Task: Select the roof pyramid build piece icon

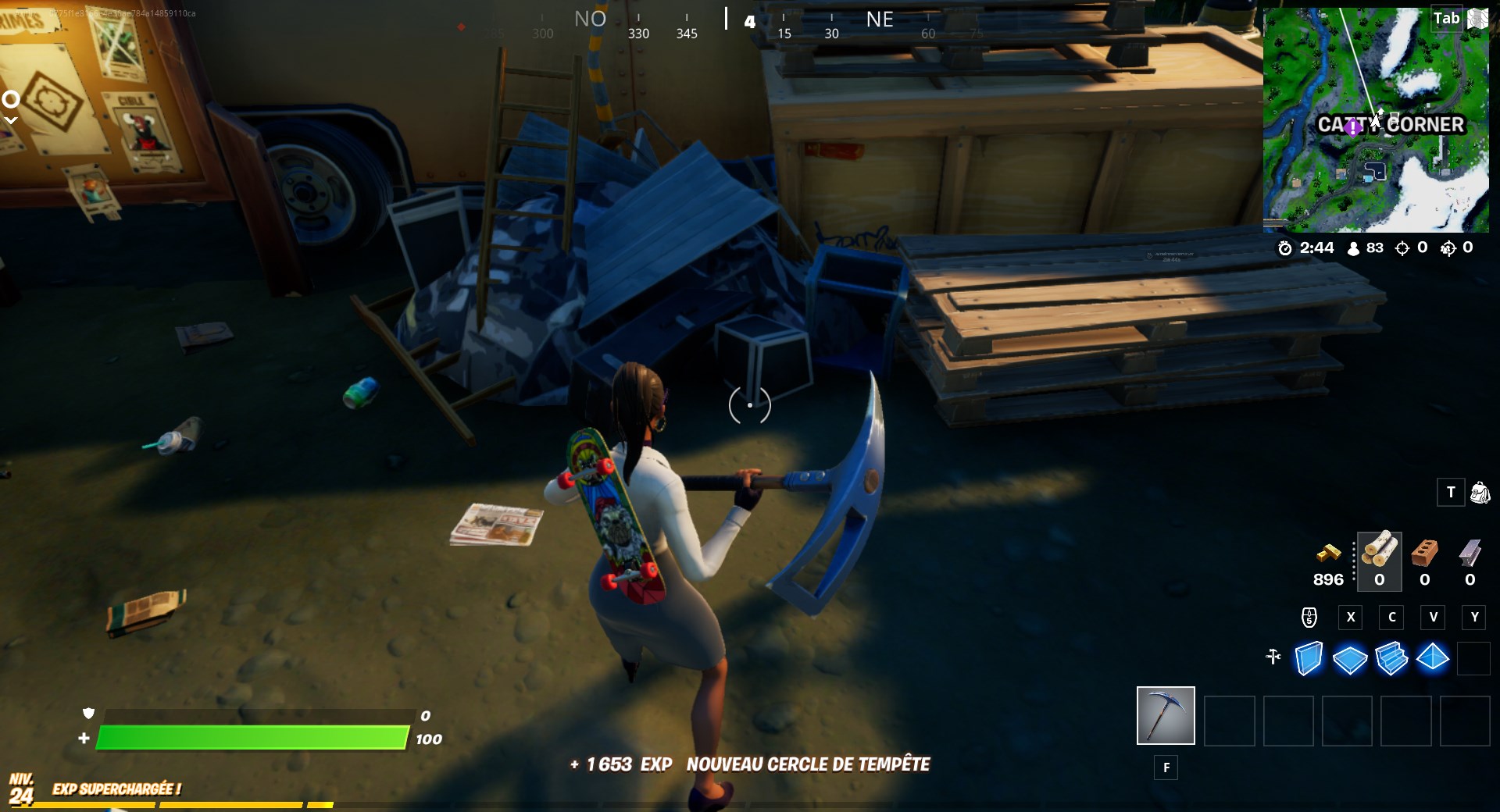Action: 1434,660
